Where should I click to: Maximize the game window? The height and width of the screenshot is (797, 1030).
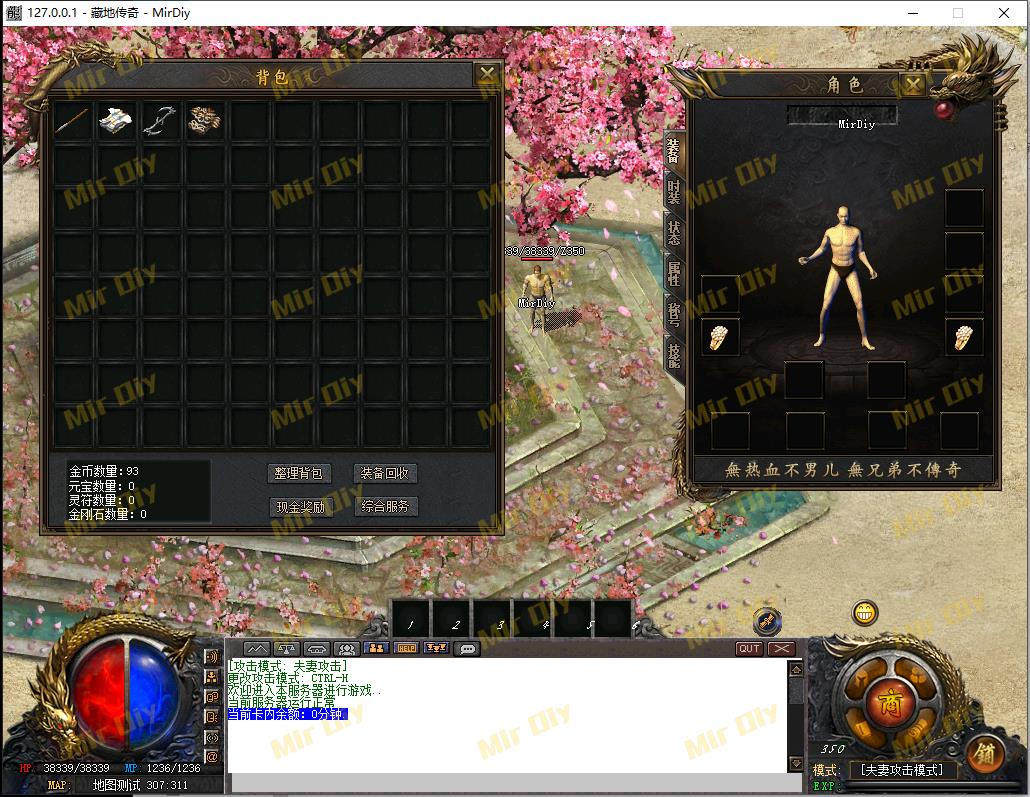tap(957, 13)
